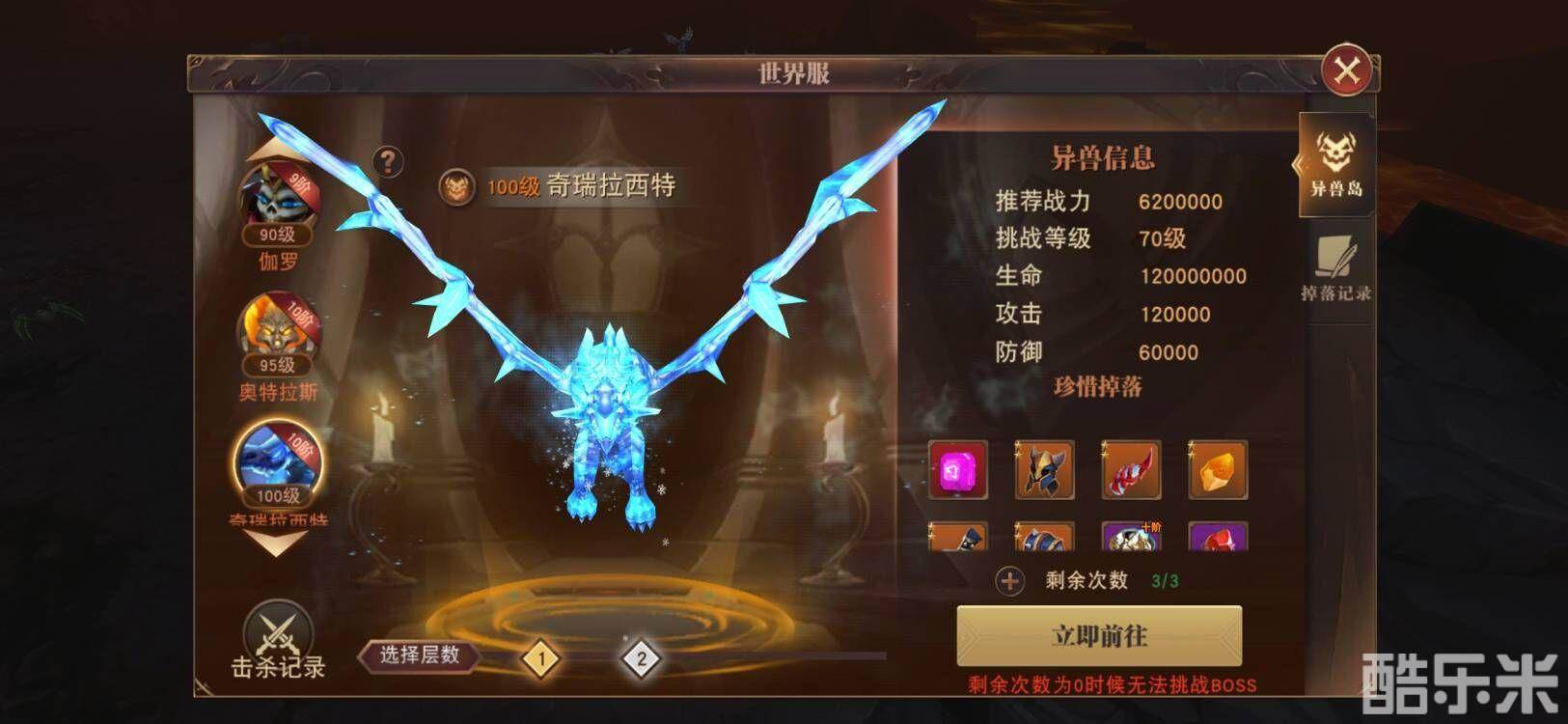Inspect the boot drop item in second row
The image size is (1568, 724).
[x=960, y=539]
